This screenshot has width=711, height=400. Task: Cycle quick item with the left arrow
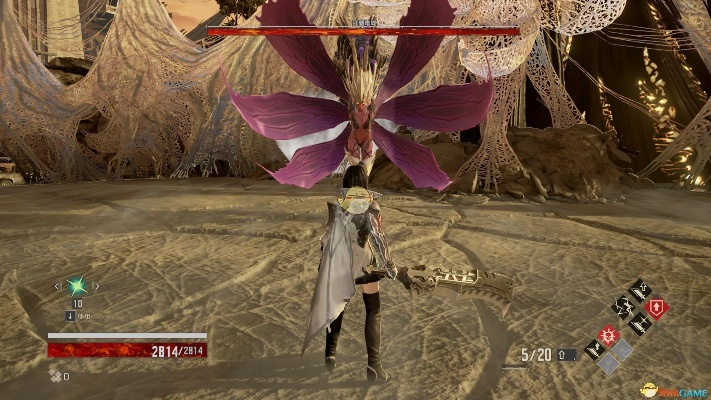[60, 287]
